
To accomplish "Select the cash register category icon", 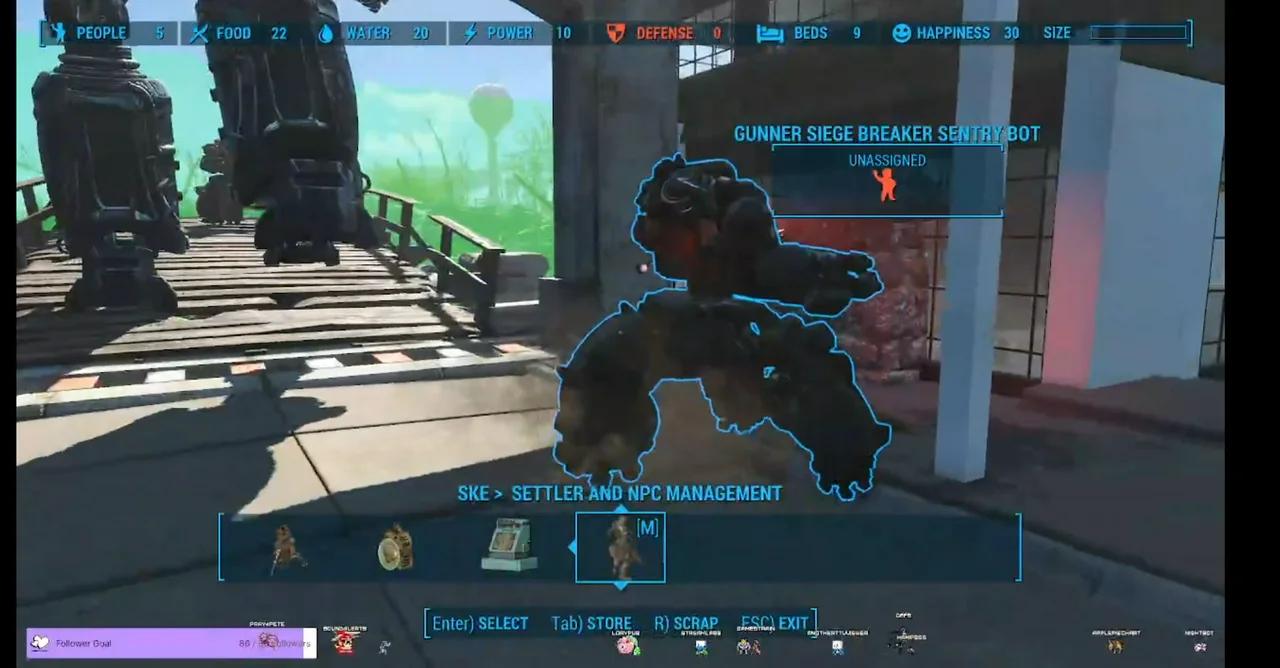I will coord(509,546).
